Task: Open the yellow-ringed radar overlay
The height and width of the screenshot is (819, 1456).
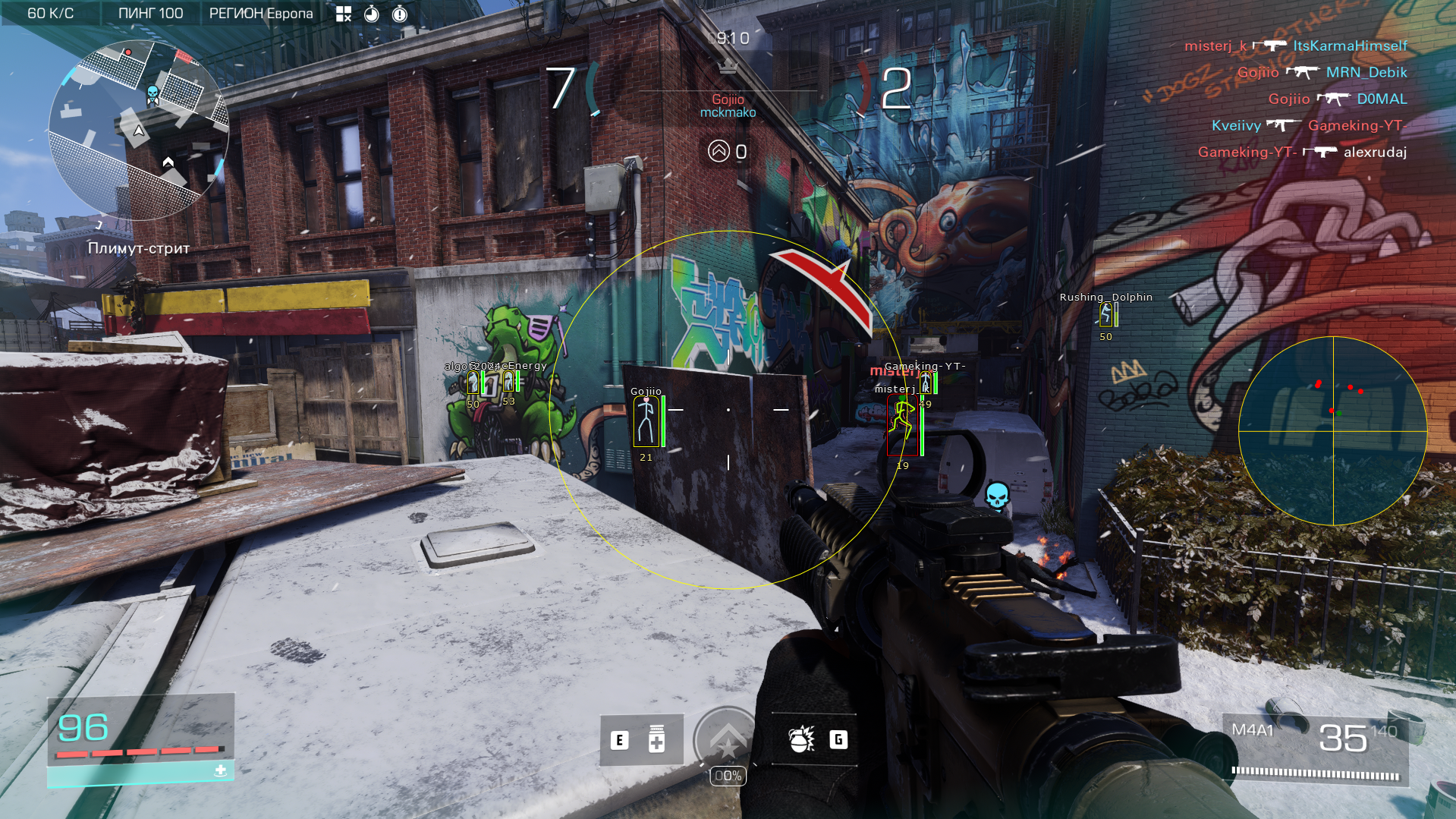Action: click(1332, 430)
